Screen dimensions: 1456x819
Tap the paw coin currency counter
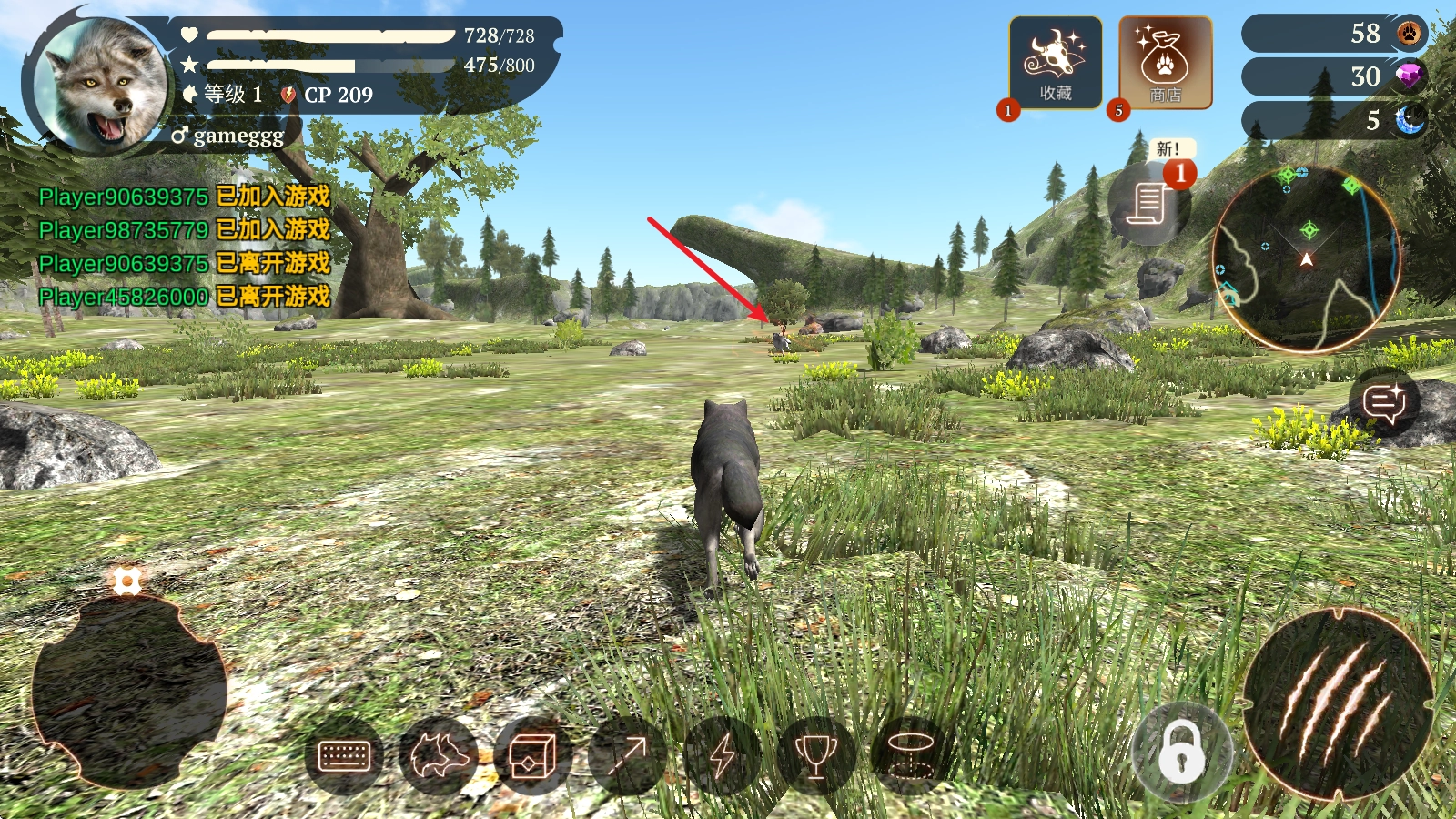pyautogui.click(x=1333, y=34)
